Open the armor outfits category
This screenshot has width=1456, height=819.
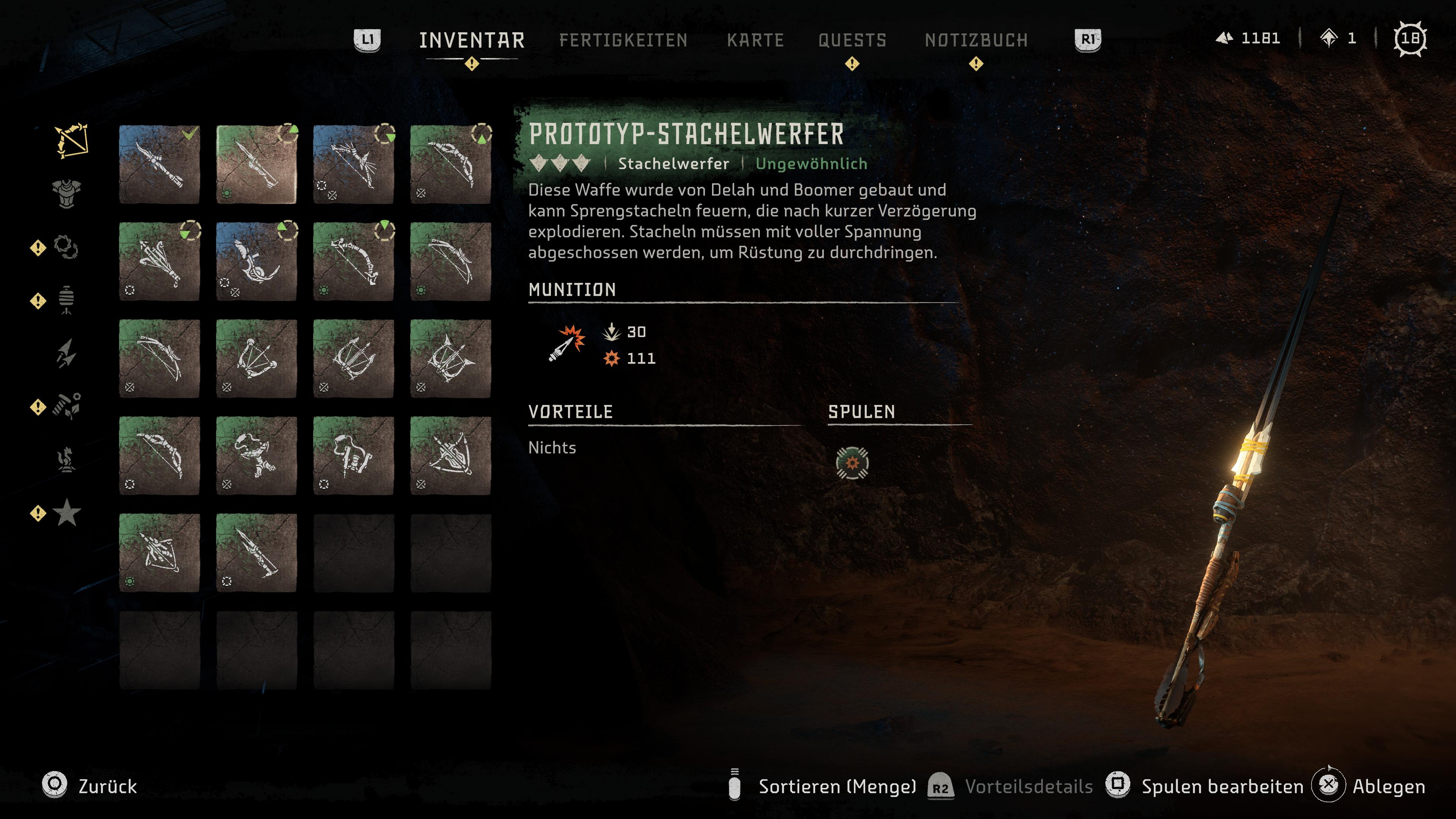(67, 194)
